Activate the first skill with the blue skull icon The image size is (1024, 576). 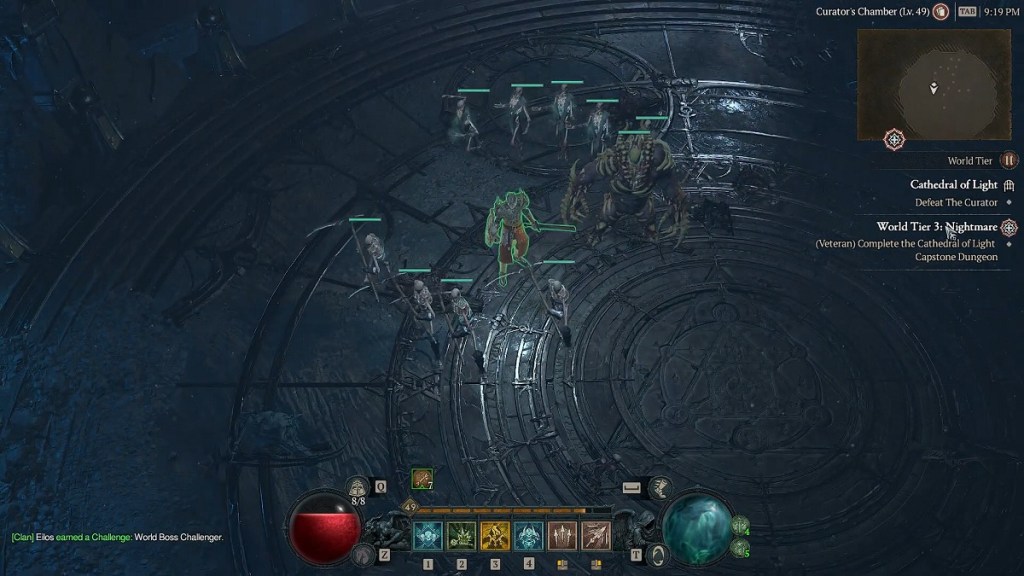tap(428, 536)
